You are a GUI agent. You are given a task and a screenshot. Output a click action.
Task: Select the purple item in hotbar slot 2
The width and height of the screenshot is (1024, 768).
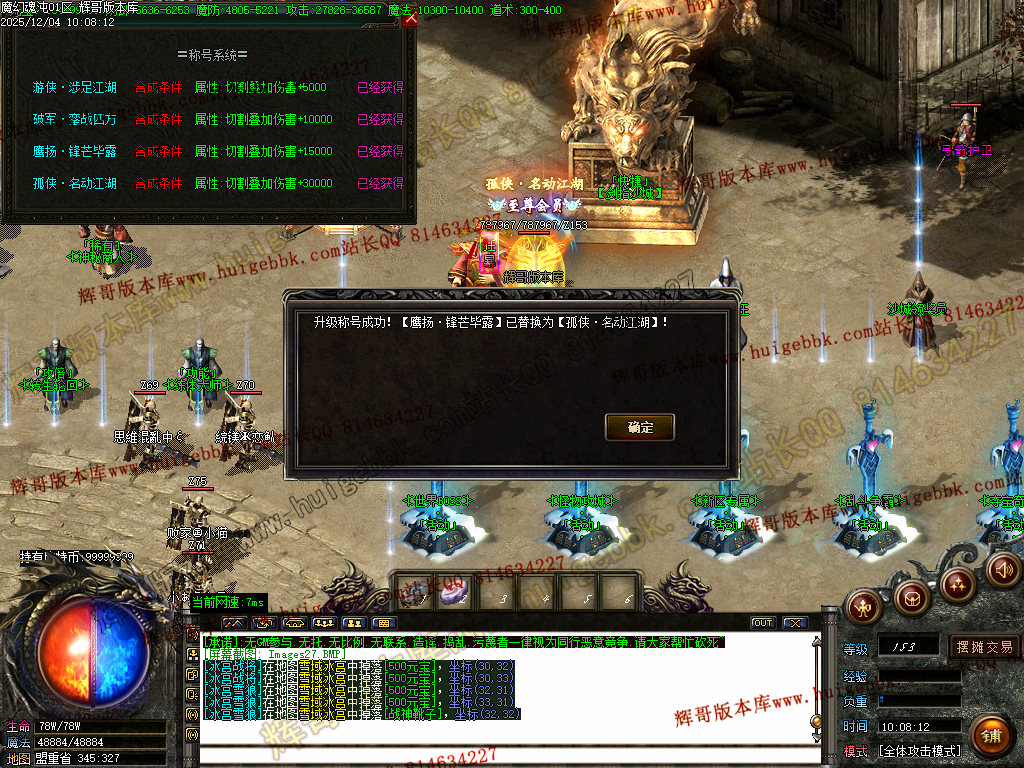(453, 593)
